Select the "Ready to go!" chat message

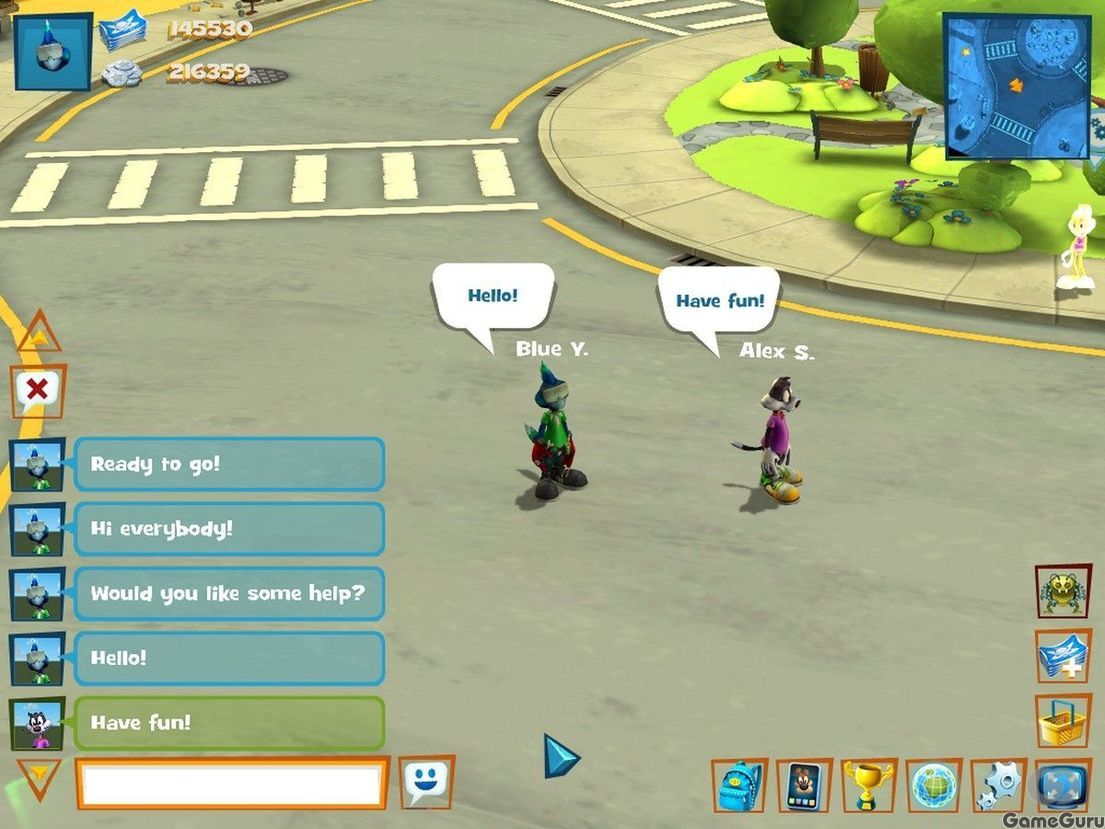pos(228,464)
